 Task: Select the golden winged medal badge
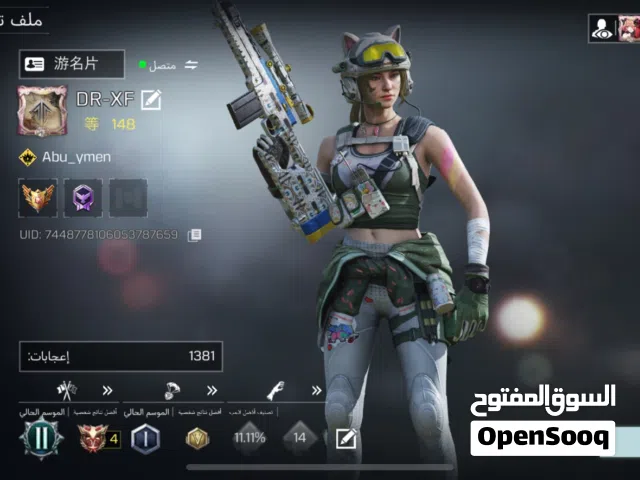click(x=38, y=198)
